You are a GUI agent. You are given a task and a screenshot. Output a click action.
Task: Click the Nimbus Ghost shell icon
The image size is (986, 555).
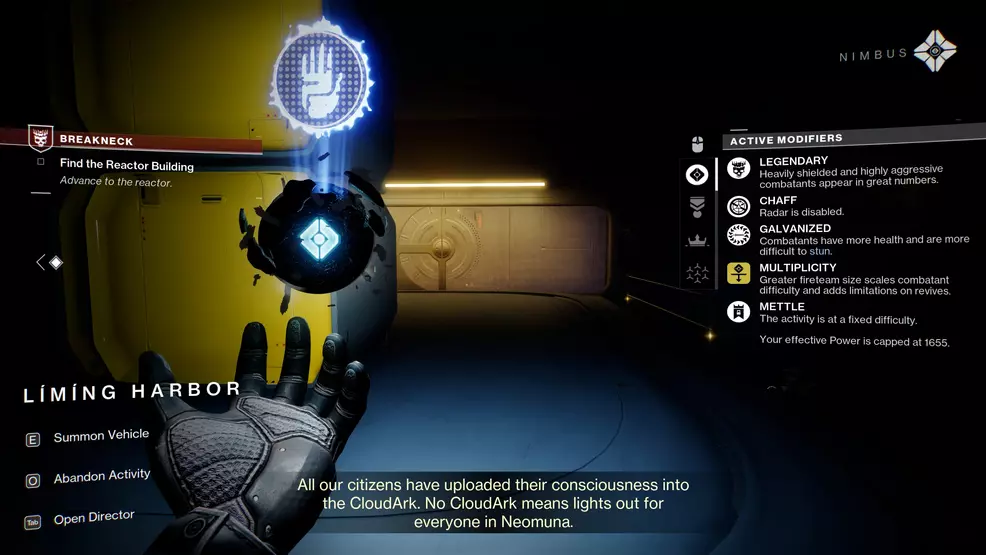934,51
